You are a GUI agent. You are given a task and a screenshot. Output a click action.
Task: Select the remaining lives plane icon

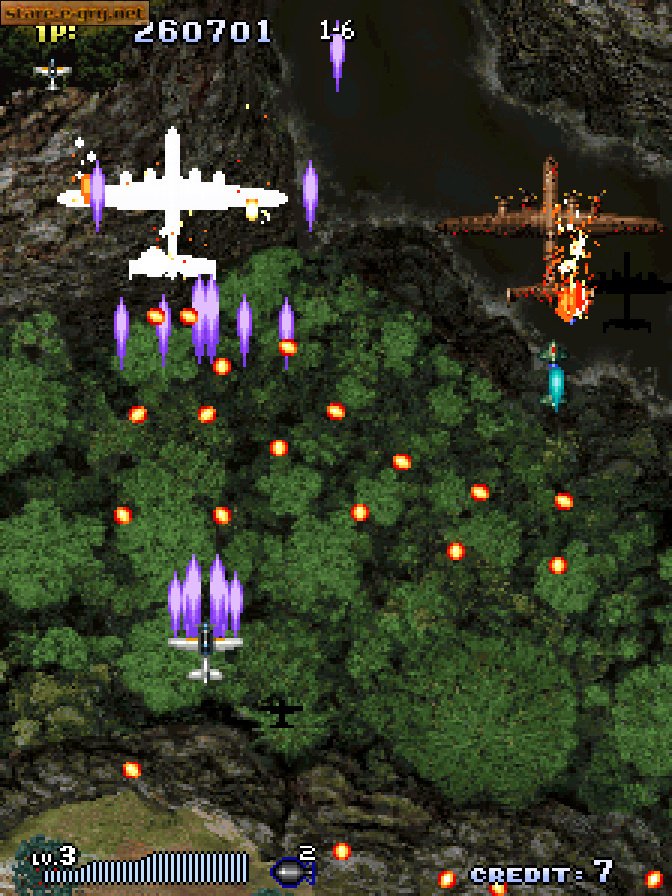(x=52, y=73)
